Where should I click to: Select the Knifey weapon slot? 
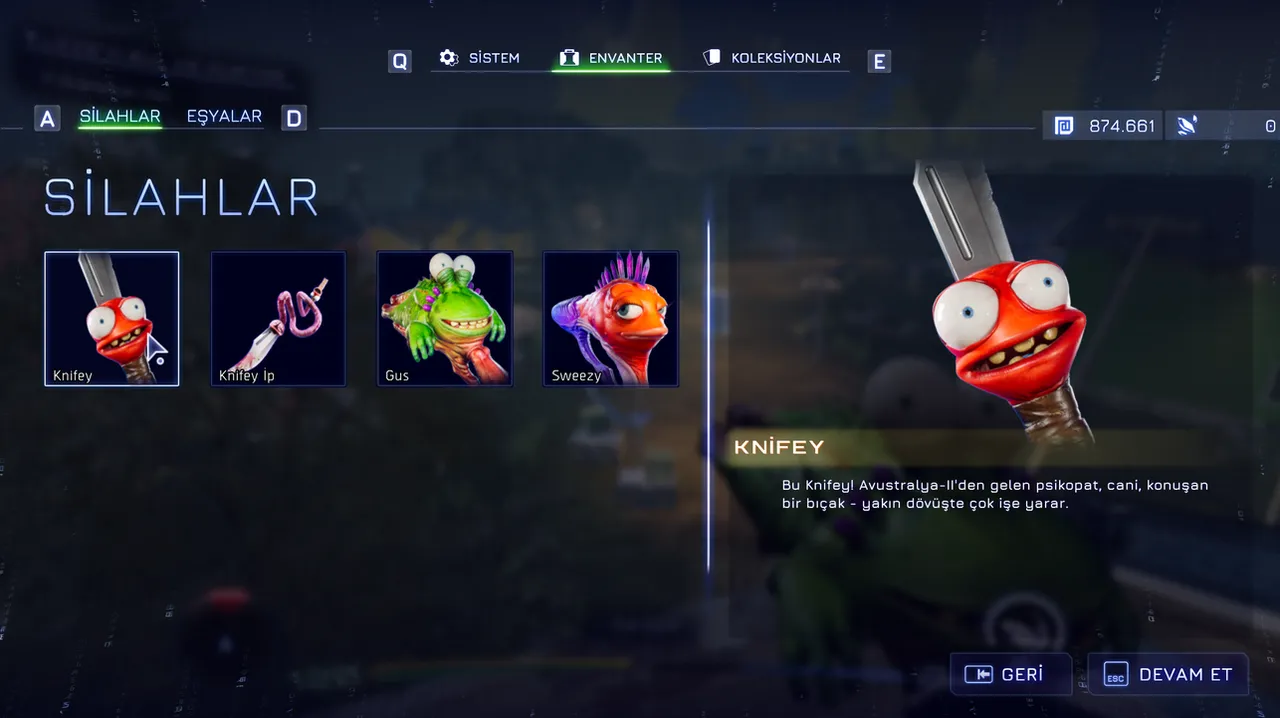tap(112, 318)
